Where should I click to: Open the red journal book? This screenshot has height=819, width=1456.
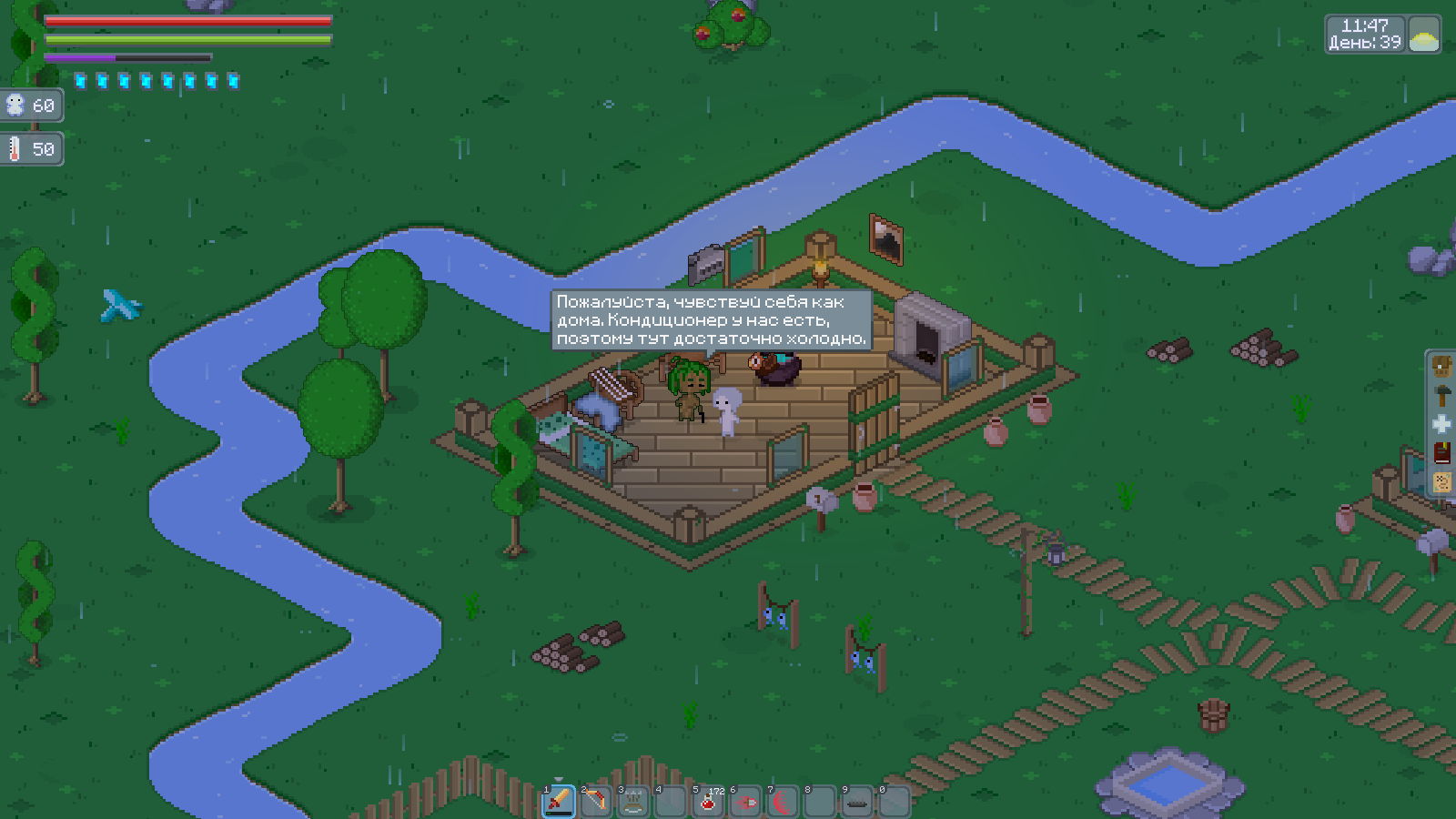[x=1441, y=453]
